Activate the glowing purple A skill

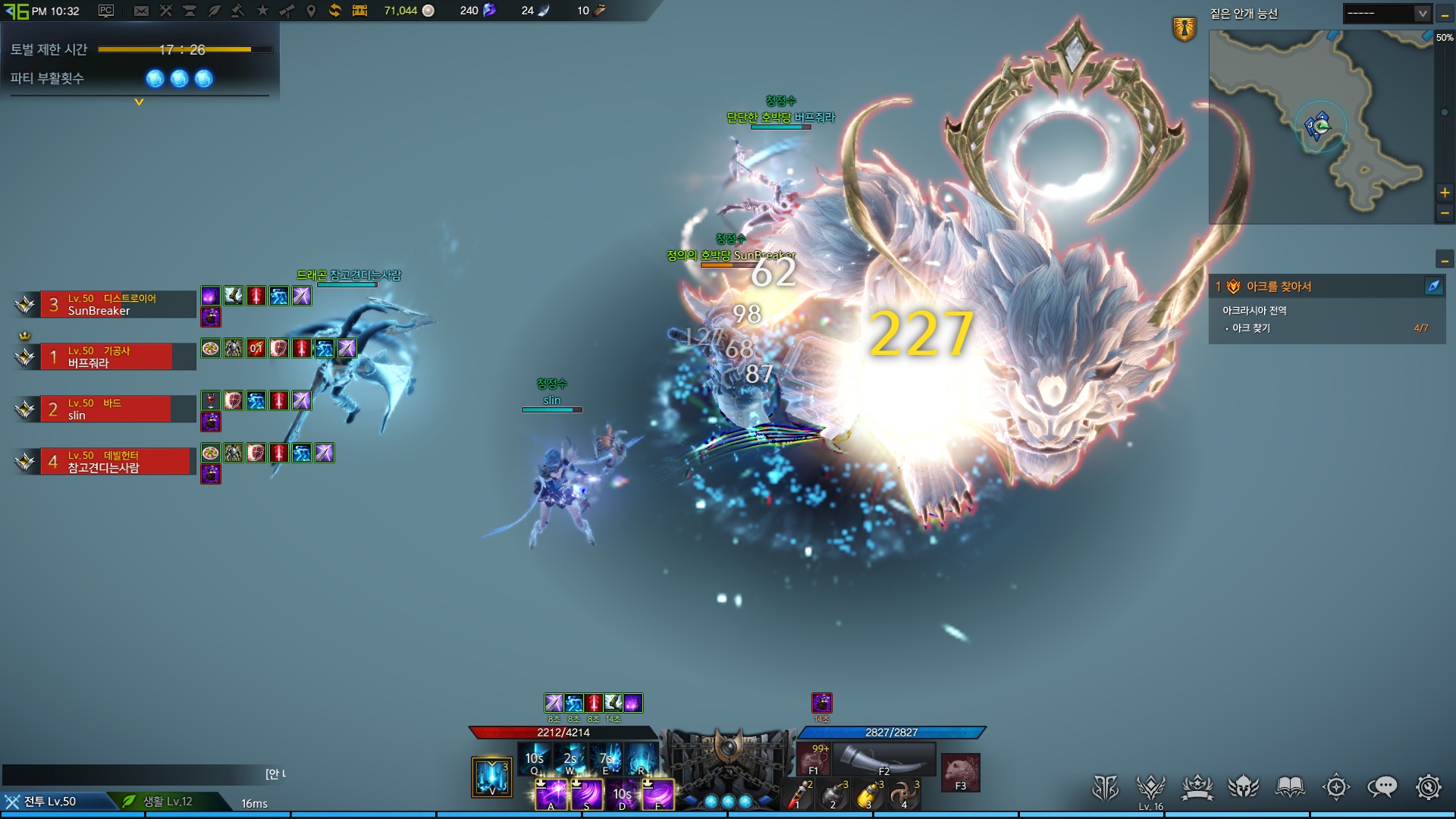[x=551, y=794]
